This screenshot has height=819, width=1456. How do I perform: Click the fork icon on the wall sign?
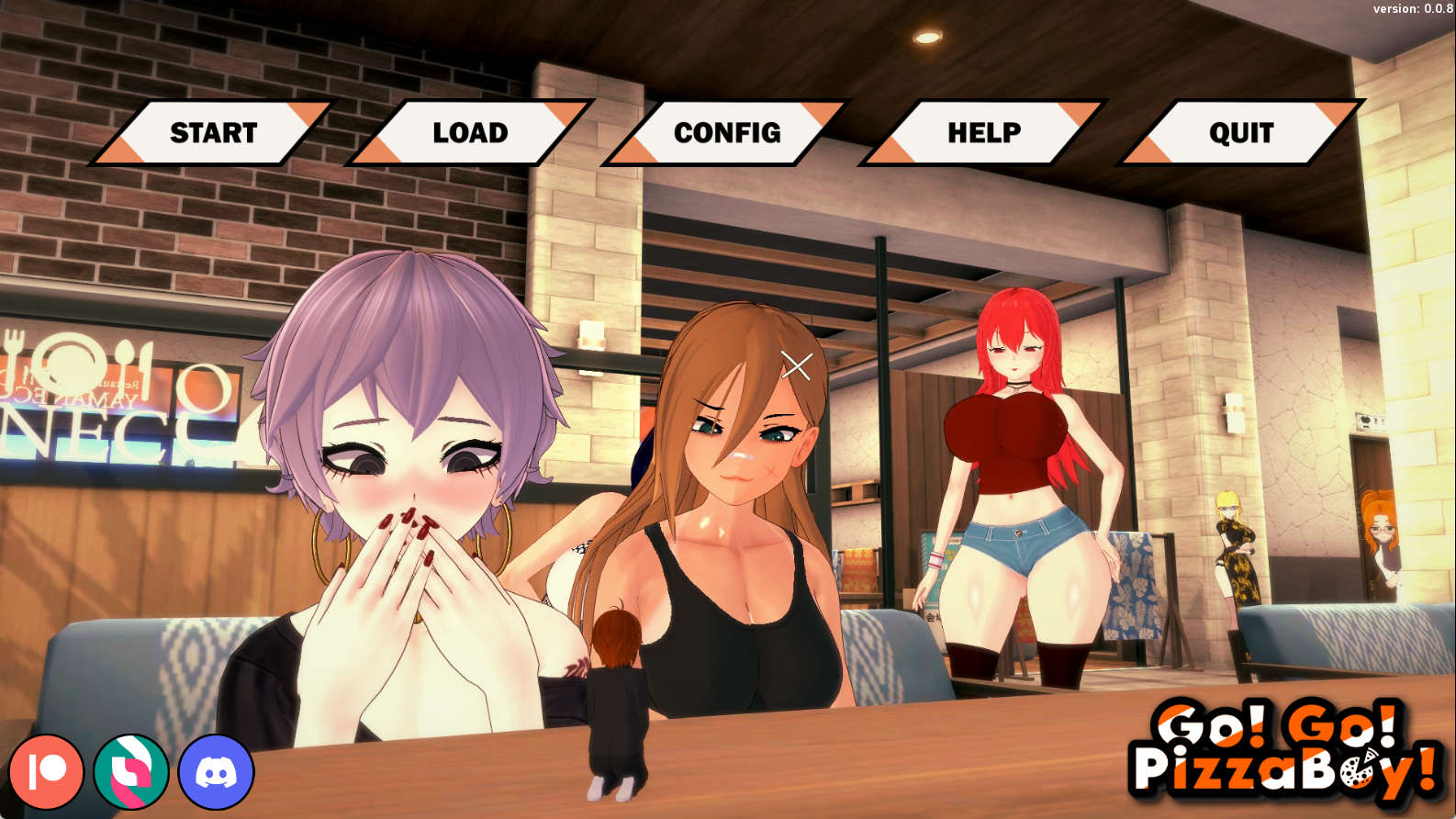[x=14, y=351]
